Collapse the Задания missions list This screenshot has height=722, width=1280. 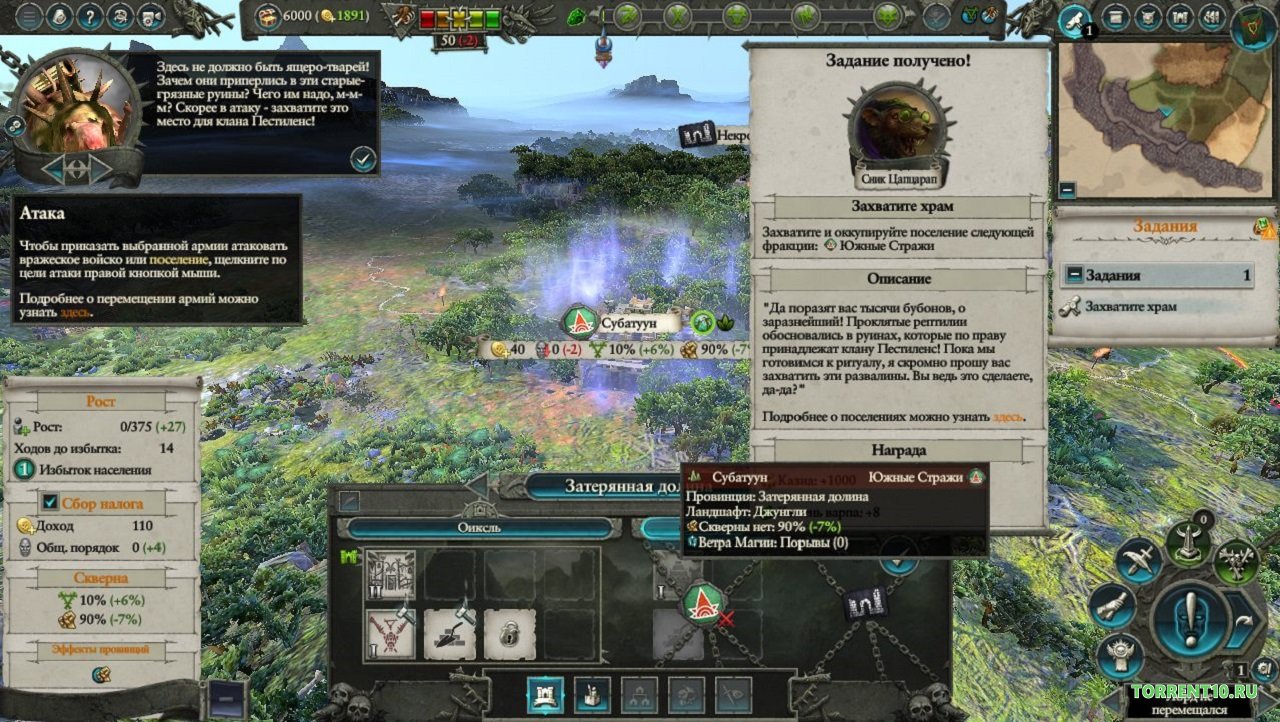click(x=1073, y=275)
